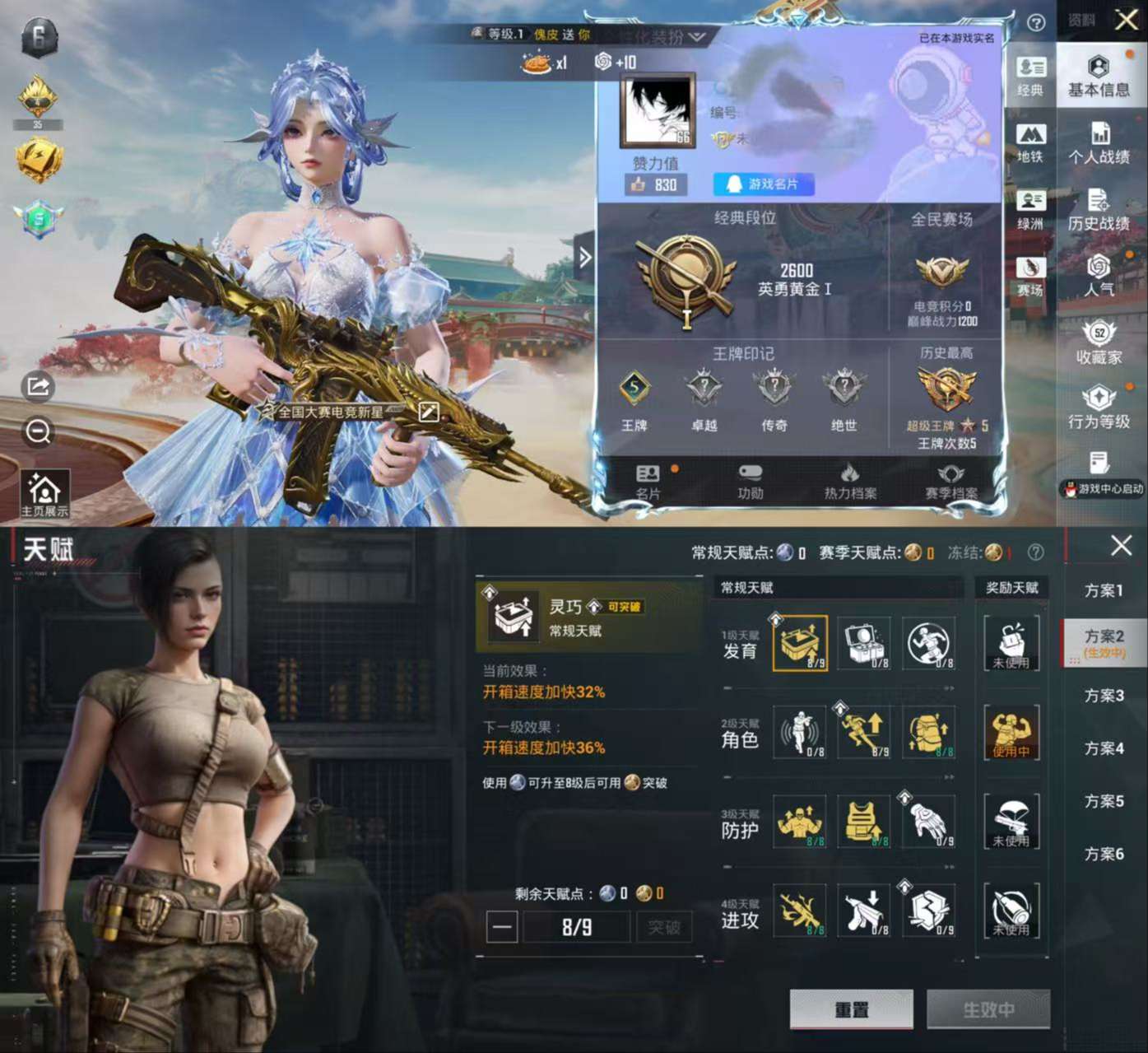Select the level-1 发育 crate talent icon
Viewport: 1148px width, 1053px height.
point(799,645)
